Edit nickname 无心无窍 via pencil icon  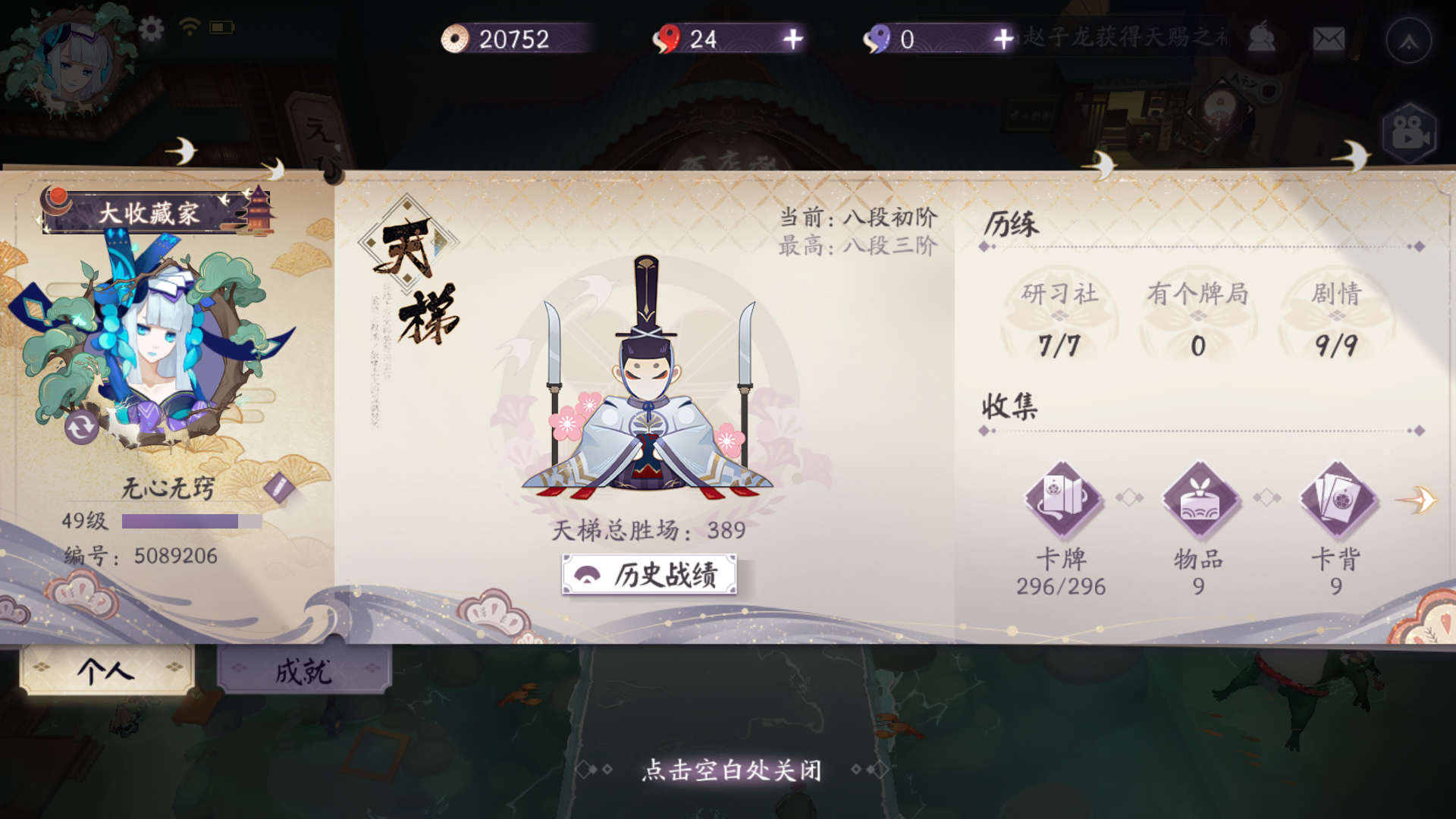pyautogui.click(x=280, y=488)
